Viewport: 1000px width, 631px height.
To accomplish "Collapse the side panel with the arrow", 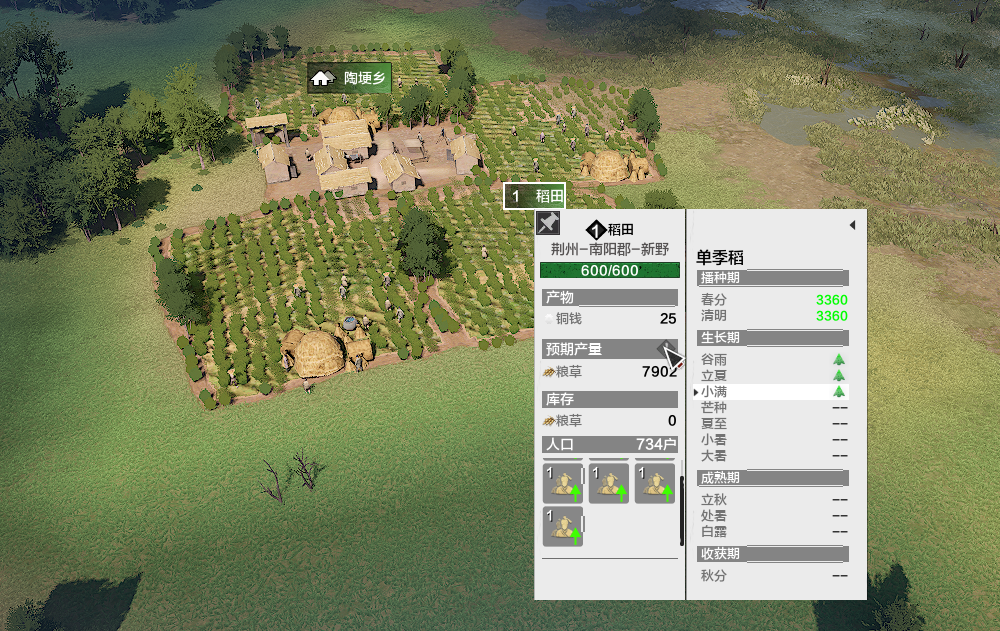I will [852, 226].
